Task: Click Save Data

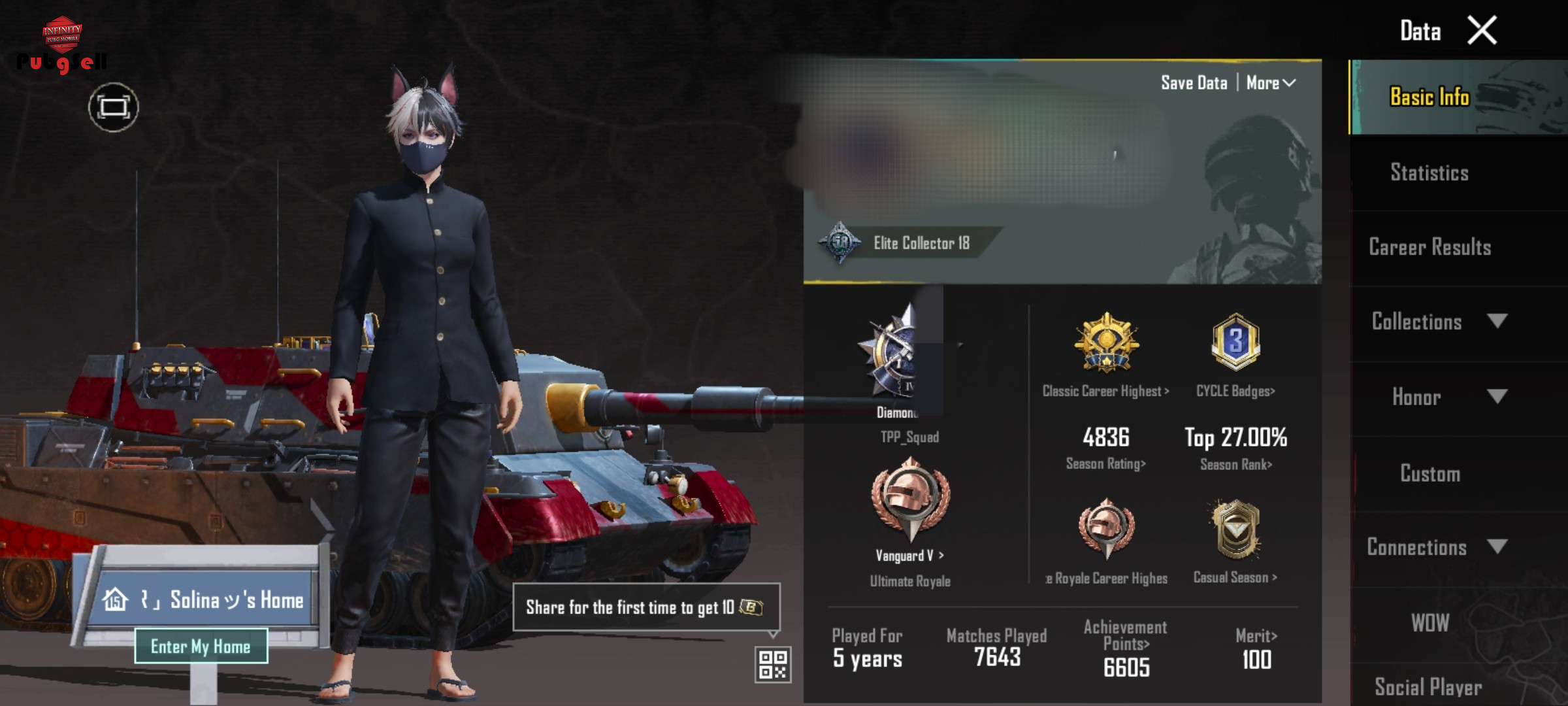Action: click(x=1194, y=83)
